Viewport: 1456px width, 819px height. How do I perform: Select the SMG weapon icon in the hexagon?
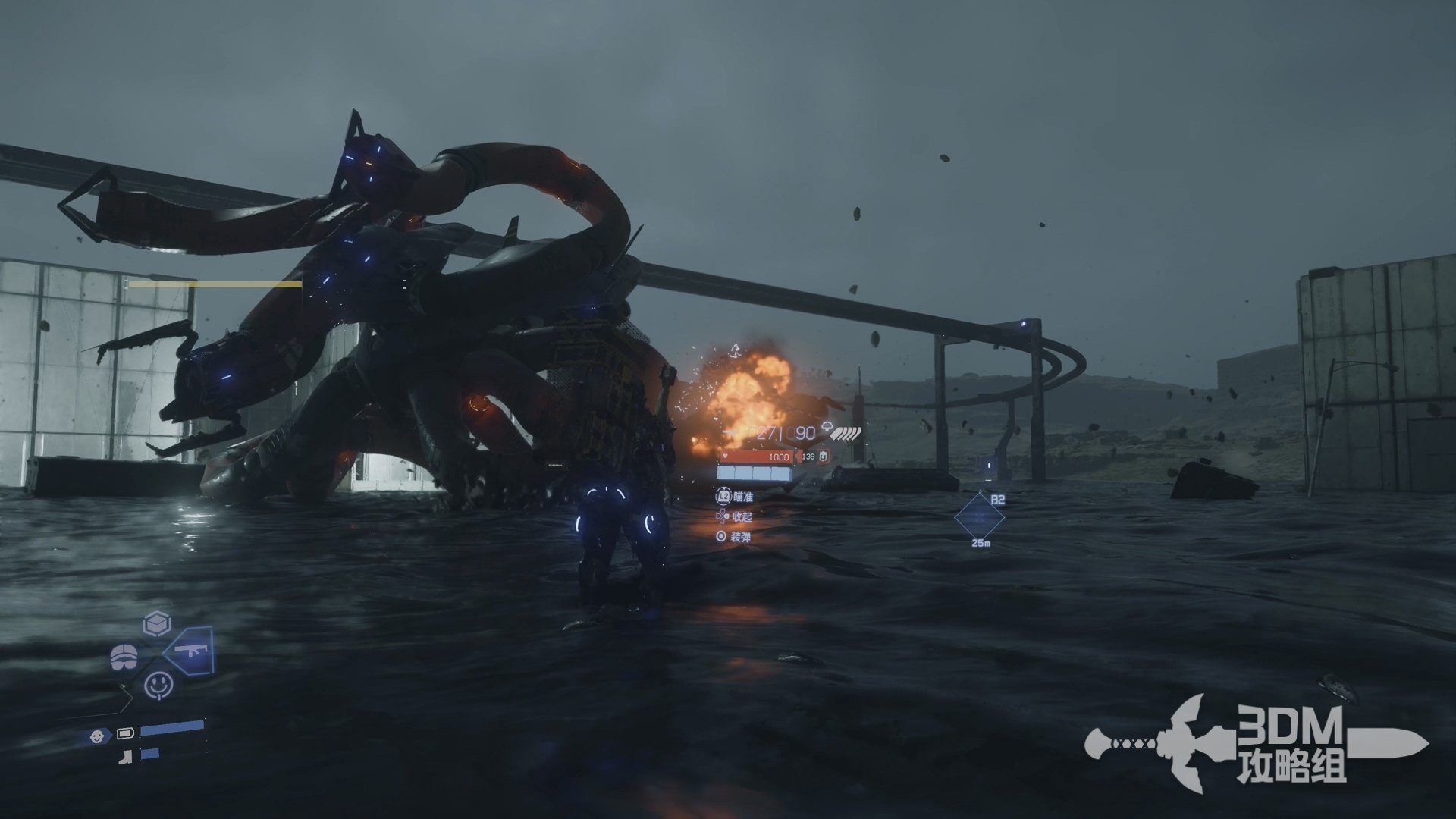point(191,651)
